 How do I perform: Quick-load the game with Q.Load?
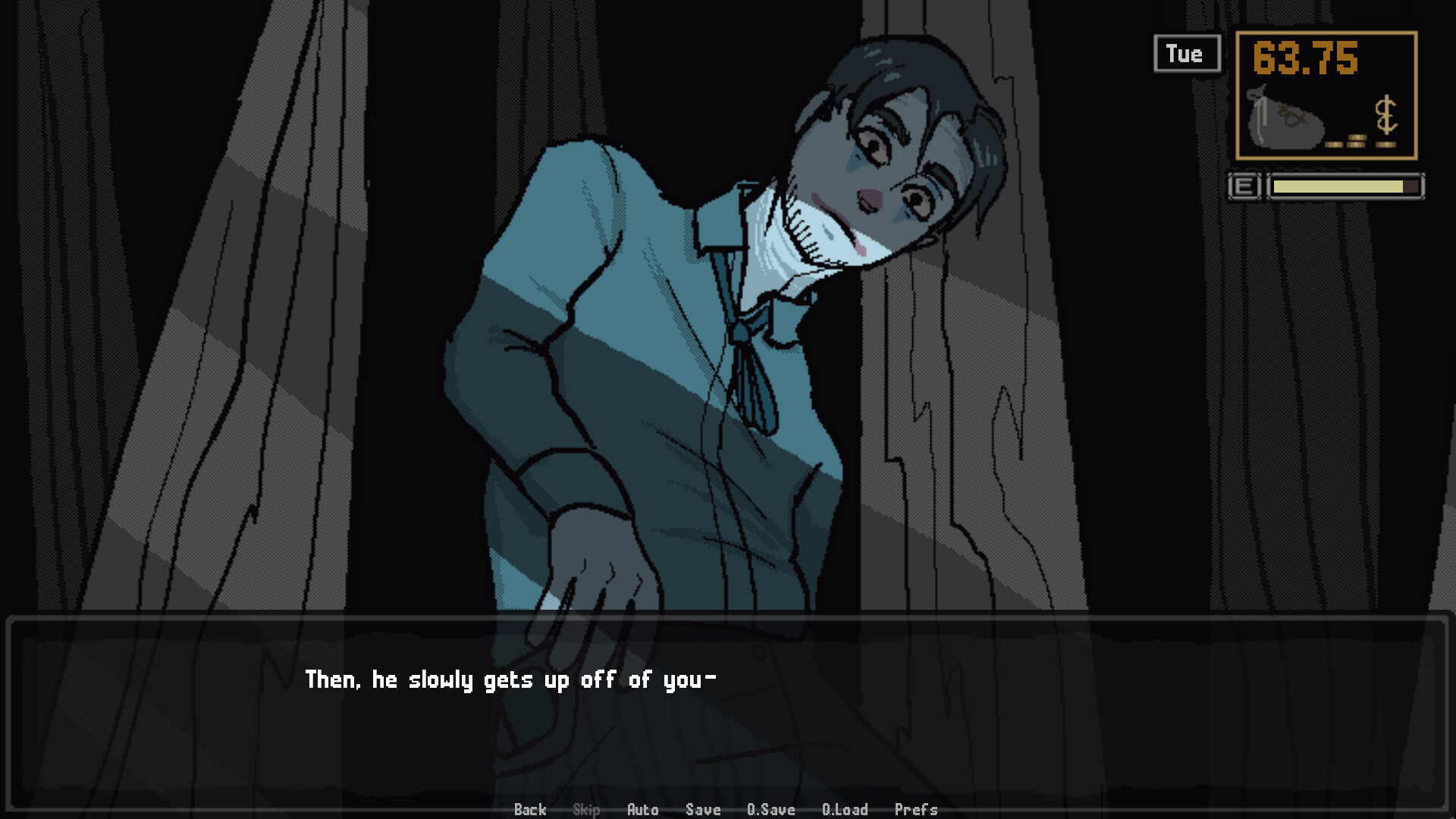point(845,810)
